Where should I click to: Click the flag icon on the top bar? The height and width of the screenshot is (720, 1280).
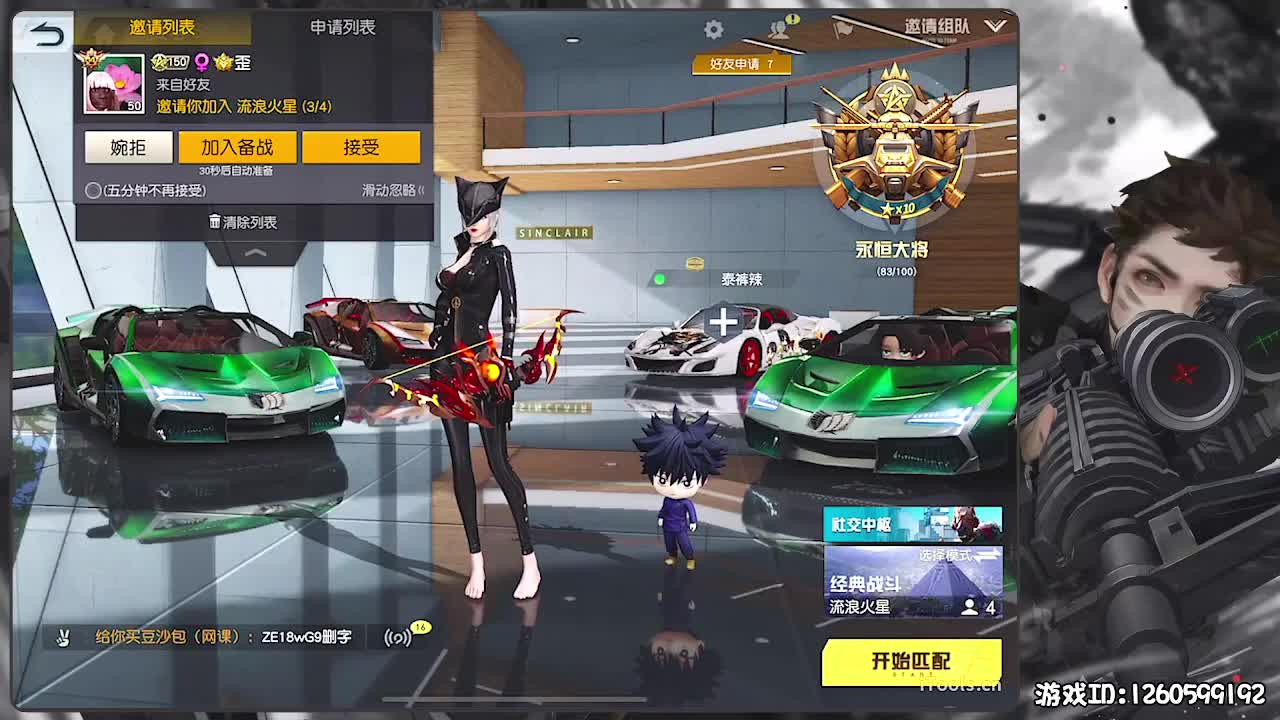pos(845,30)
